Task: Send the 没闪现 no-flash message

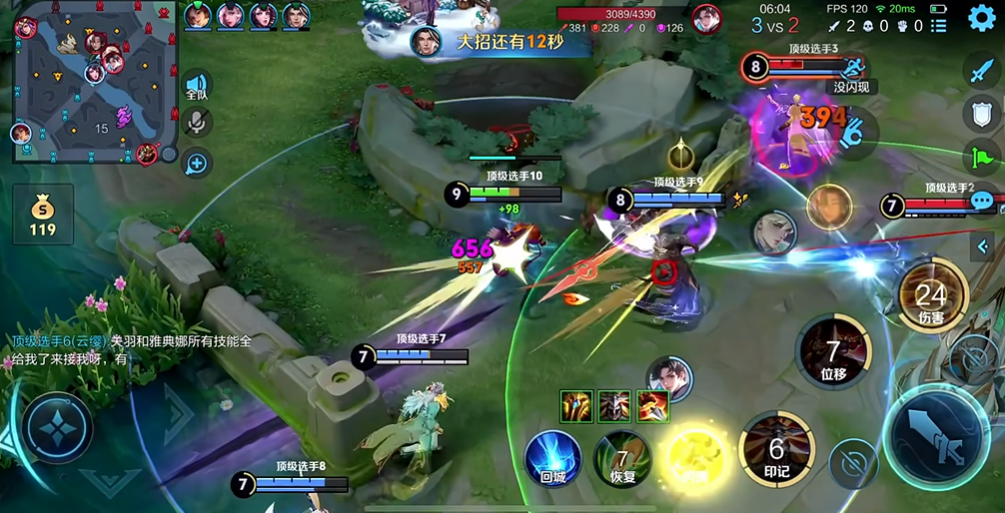Action: pos(853,87)
